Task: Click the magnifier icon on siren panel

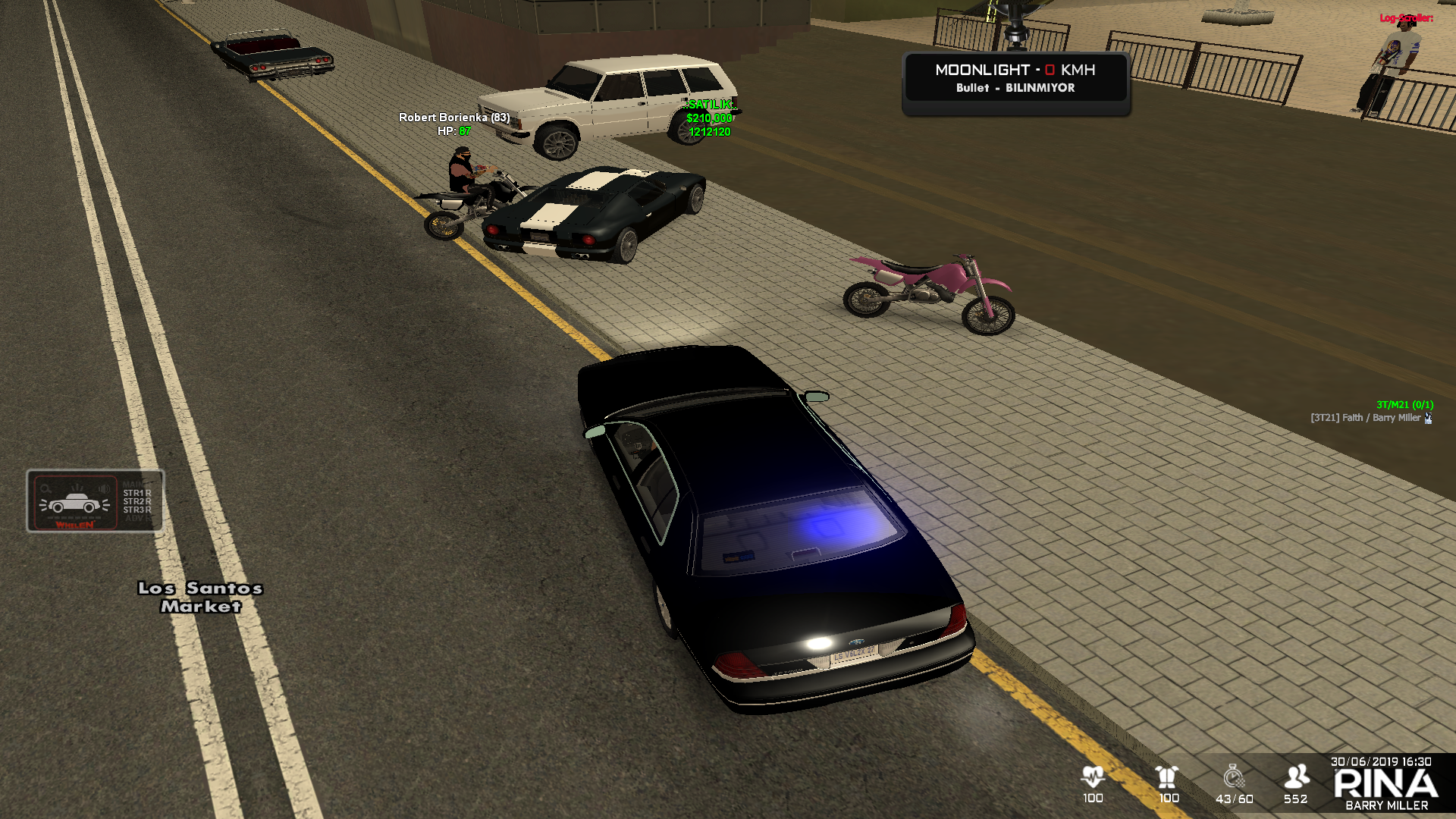Action: click(46, 489)
